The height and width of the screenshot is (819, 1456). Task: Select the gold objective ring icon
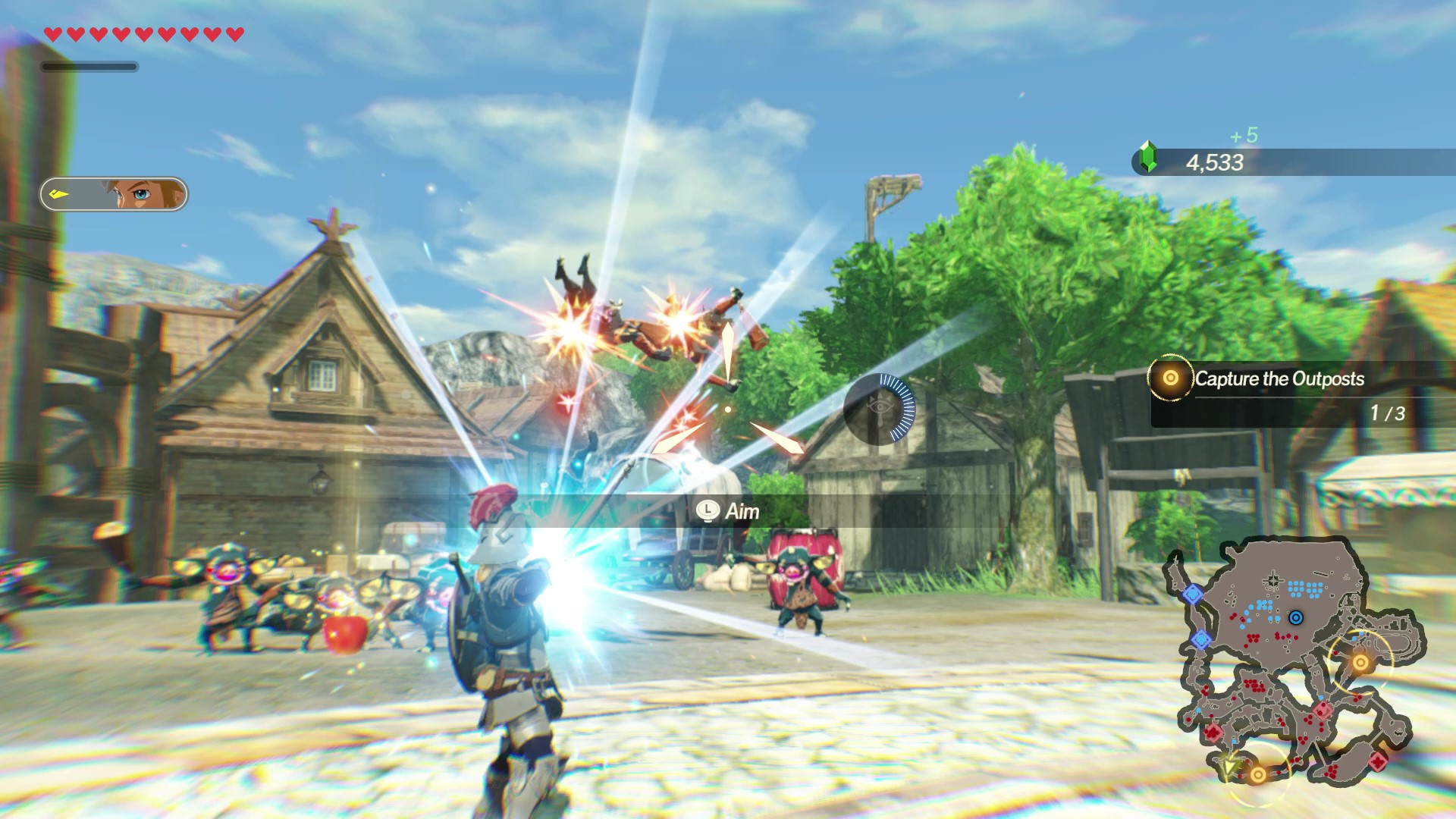point(1170,378)
